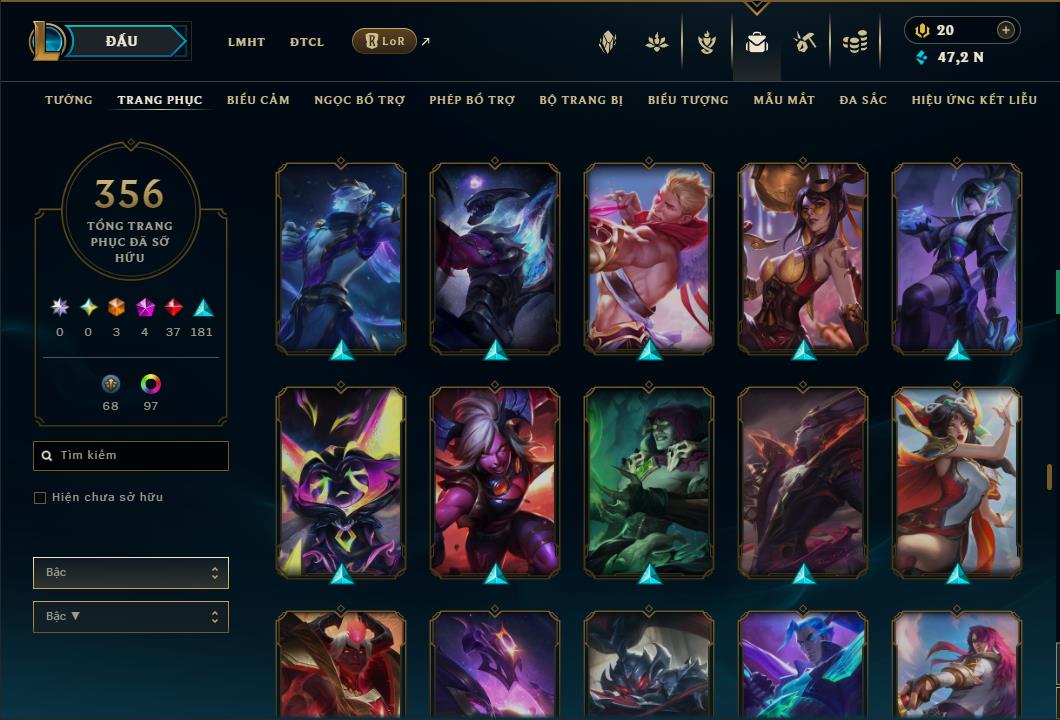Open the TƯỚNG champions tab

[x=69, y=100]
